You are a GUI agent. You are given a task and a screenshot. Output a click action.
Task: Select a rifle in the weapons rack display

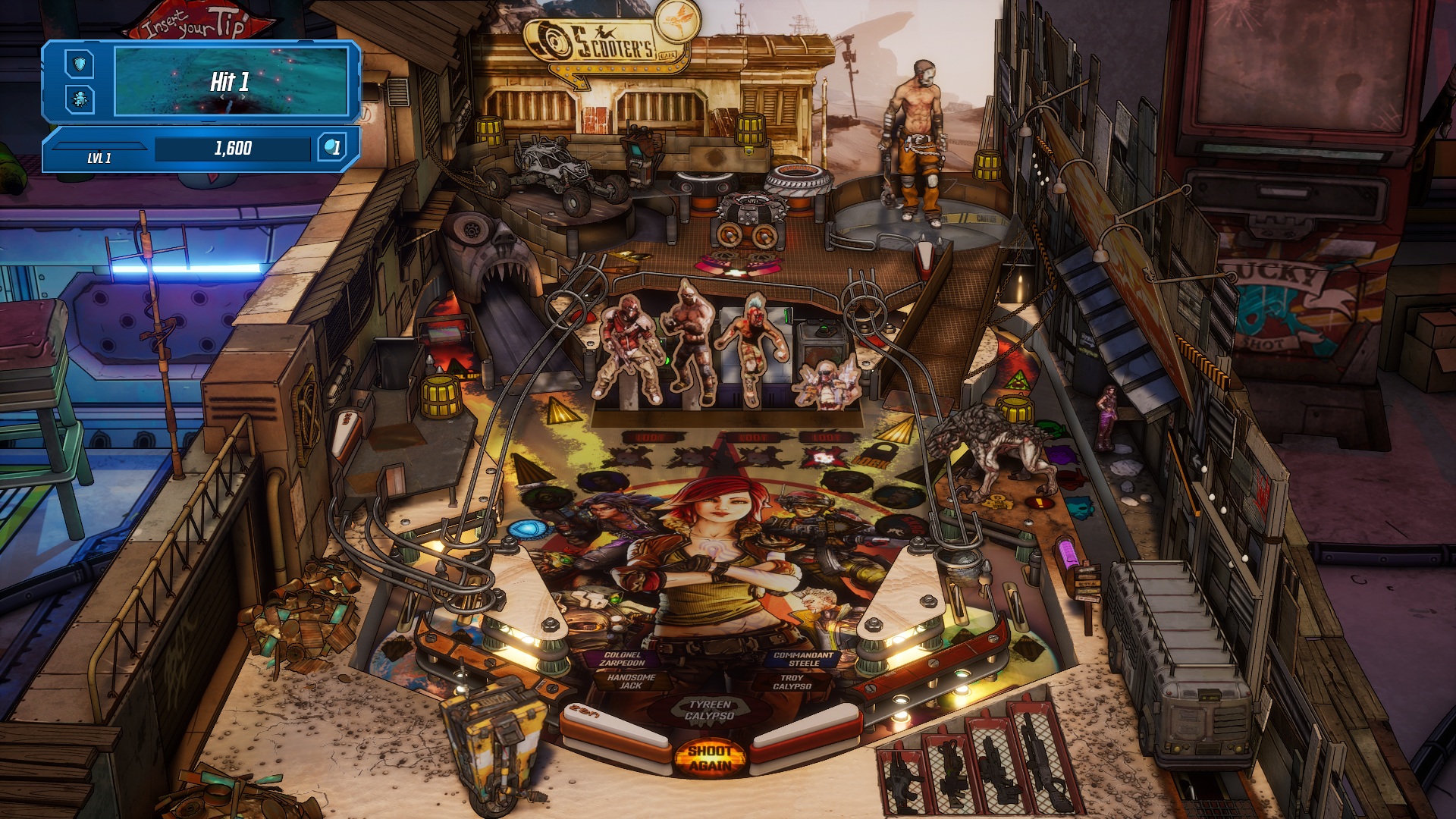993,762
